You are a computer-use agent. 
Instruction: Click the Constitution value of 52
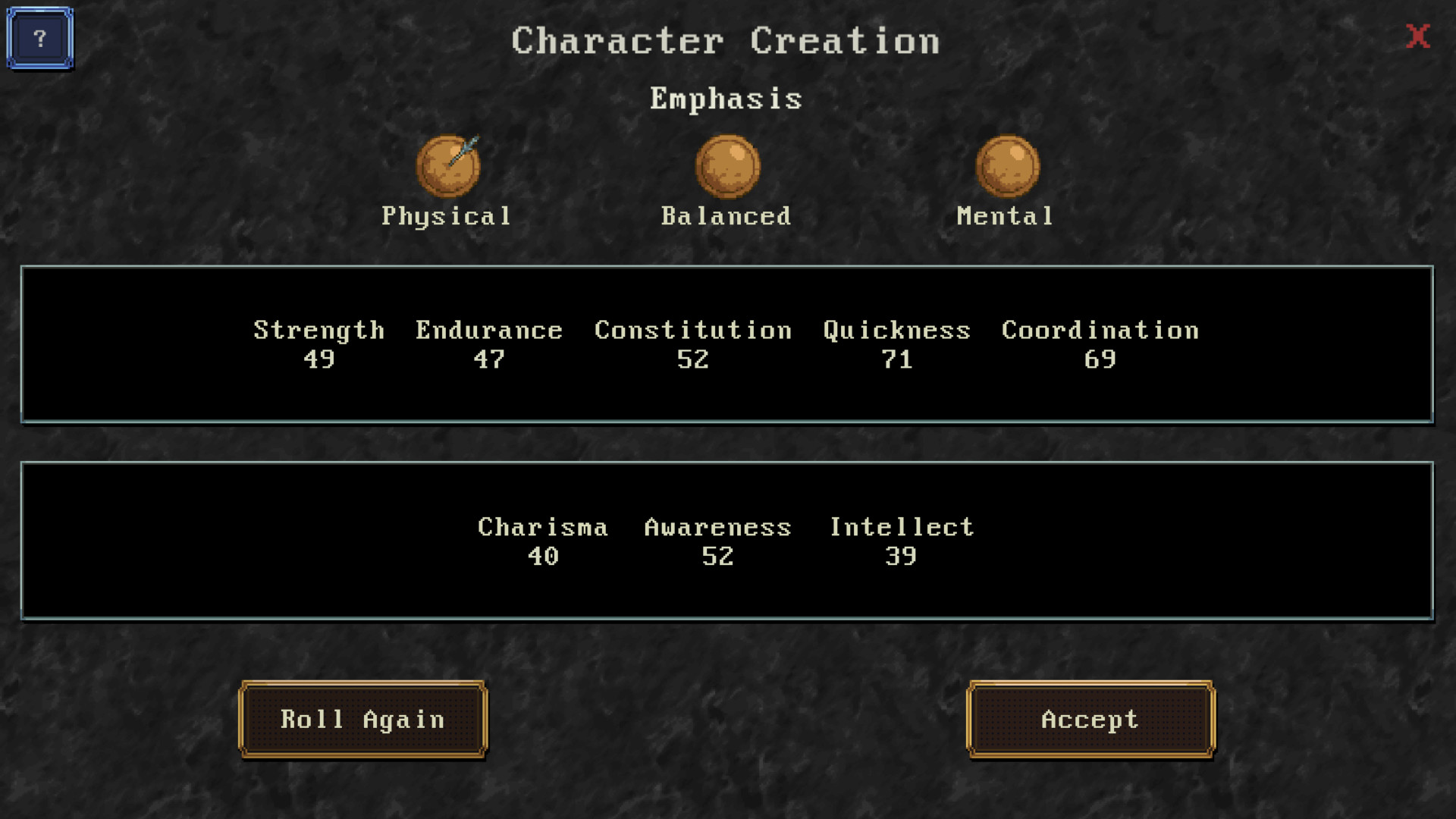point(692,360)
